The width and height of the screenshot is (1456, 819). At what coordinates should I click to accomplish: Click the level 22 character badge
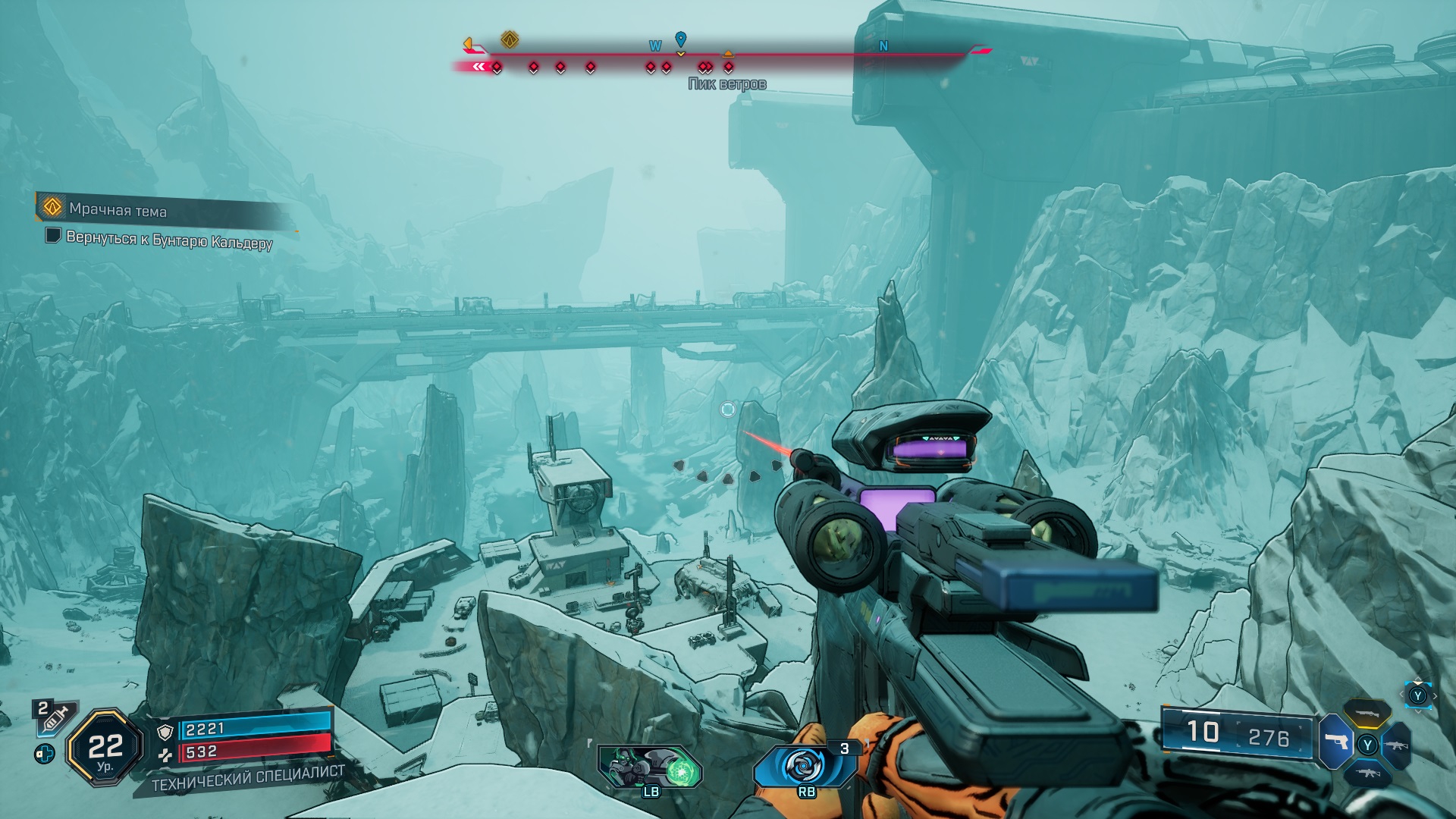click(105, 748)
